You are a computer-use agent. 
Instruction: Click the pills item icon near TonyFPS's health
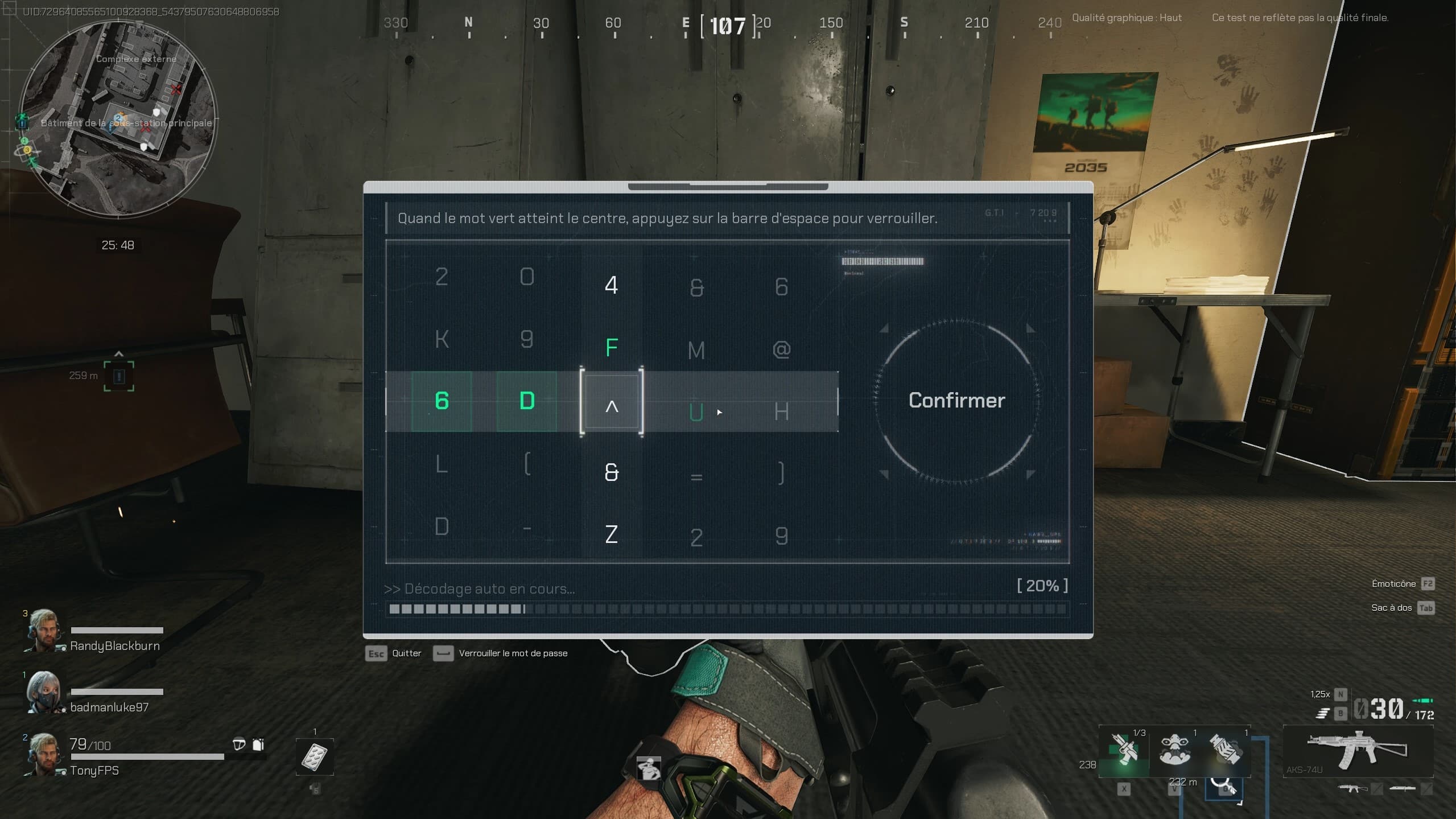315,758
